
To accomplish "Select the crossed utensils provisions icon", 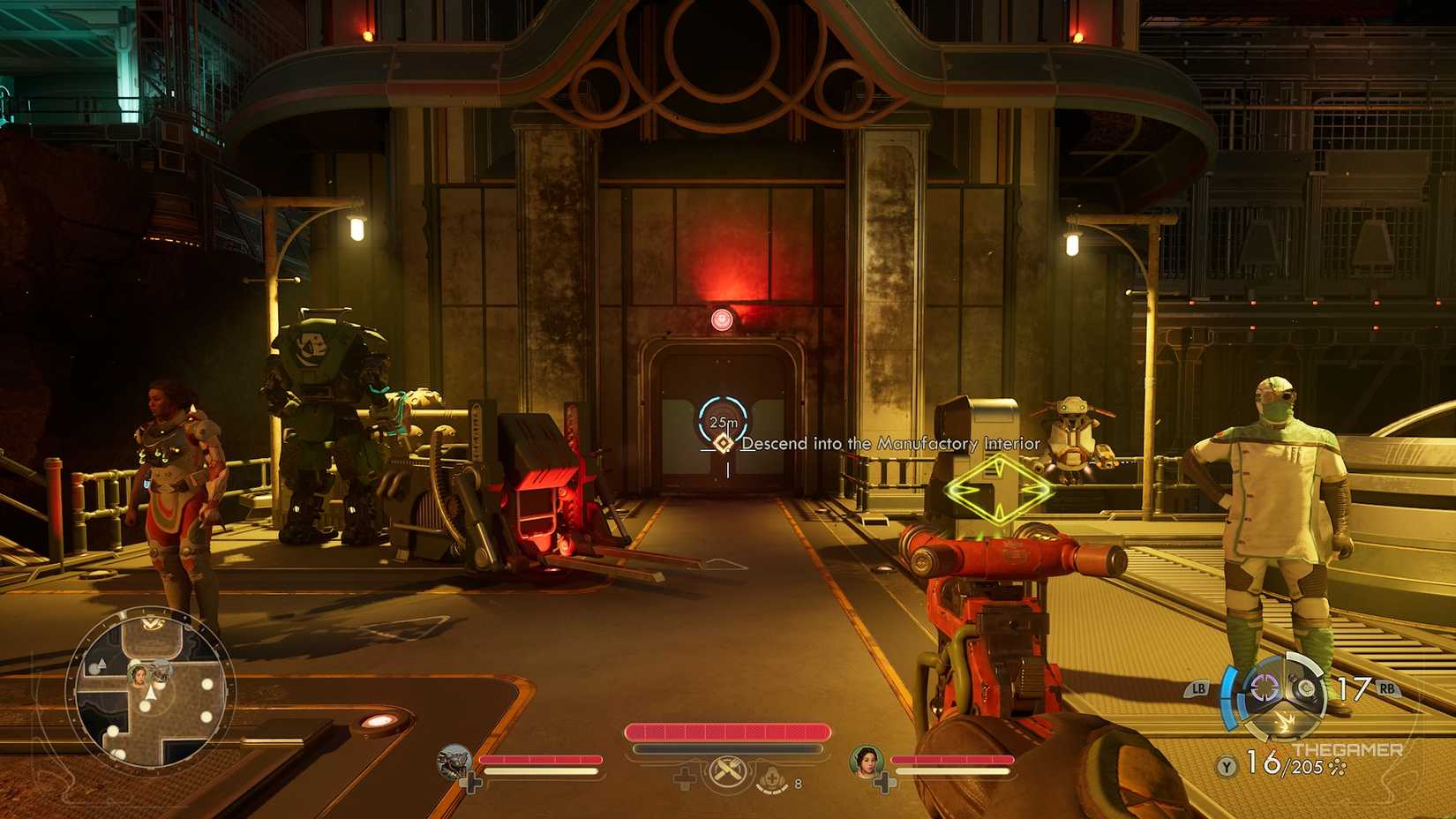I will click(725, 771).
